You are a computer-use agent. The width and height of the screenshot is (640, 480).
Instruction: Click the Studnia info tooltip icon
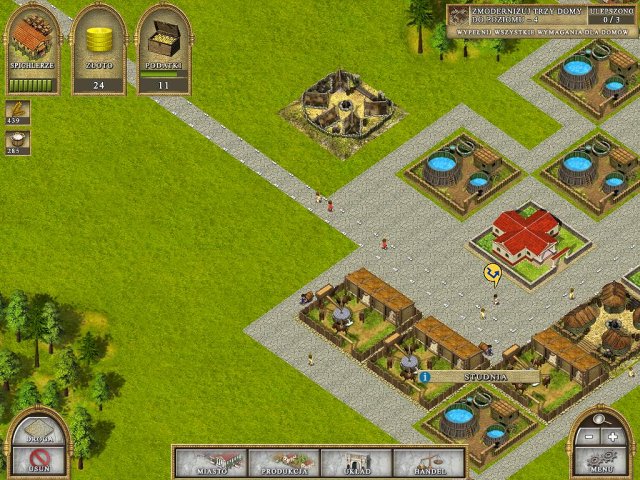coord(424,377)
